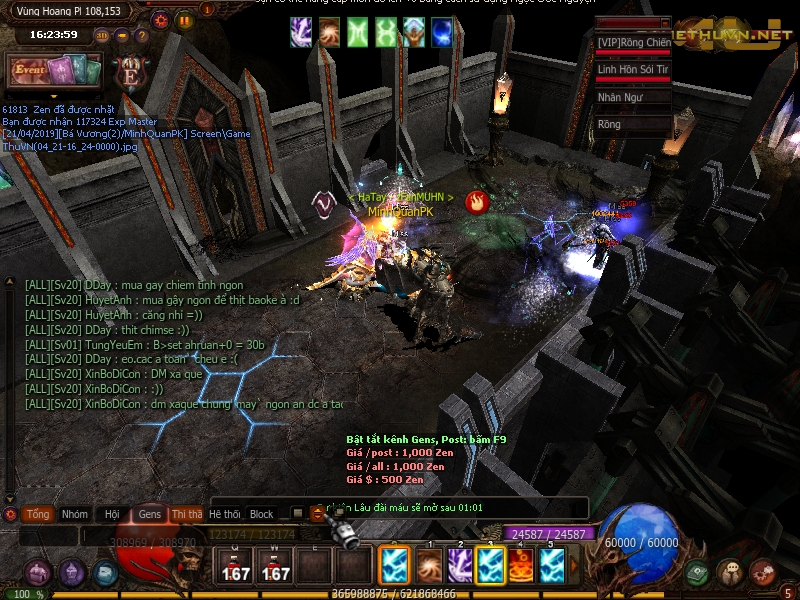Activate the purple lightning skill in slot 2

click(x=460, y=566)
